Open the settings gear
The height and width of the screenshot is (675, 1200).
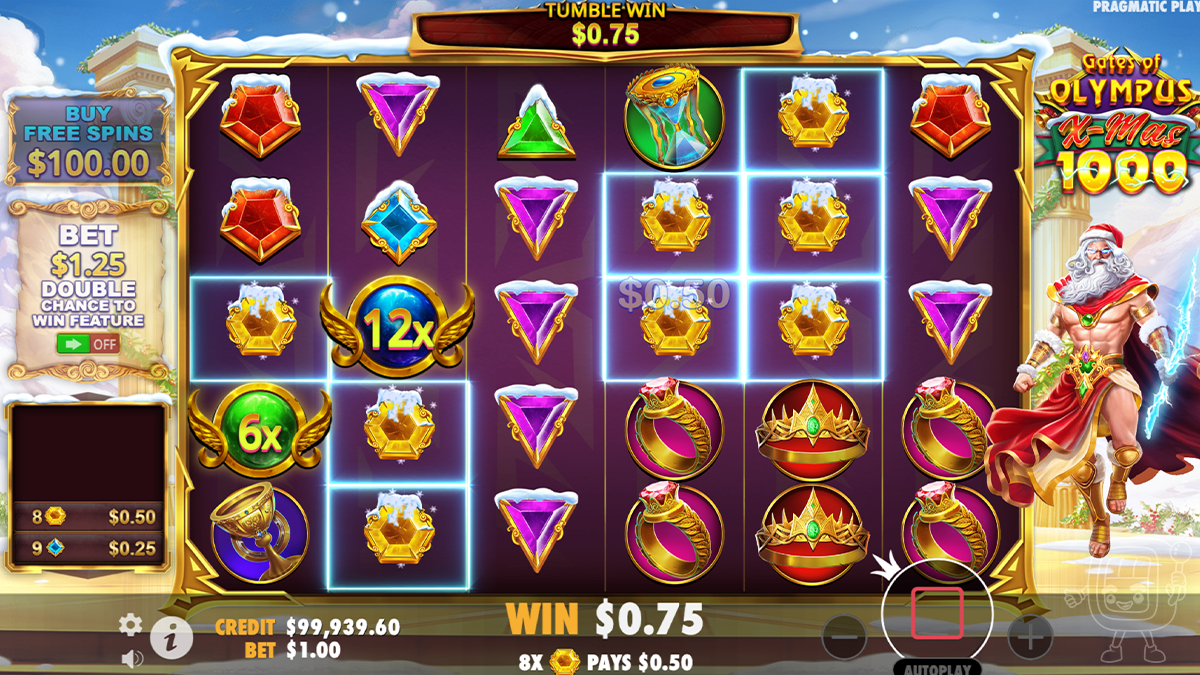(130, 625)
